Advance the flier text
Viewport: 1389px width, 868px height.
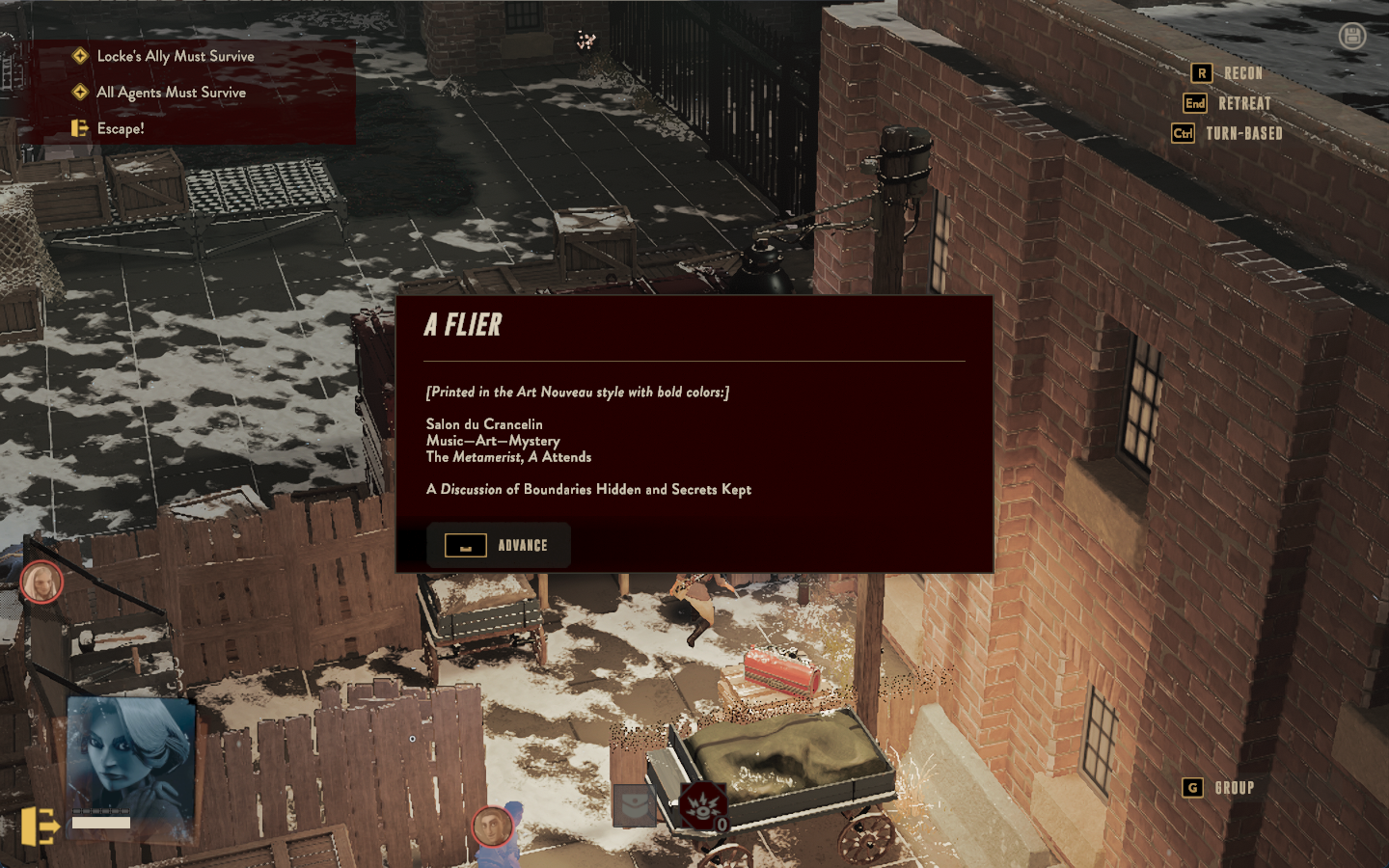(x=499, y=546)
